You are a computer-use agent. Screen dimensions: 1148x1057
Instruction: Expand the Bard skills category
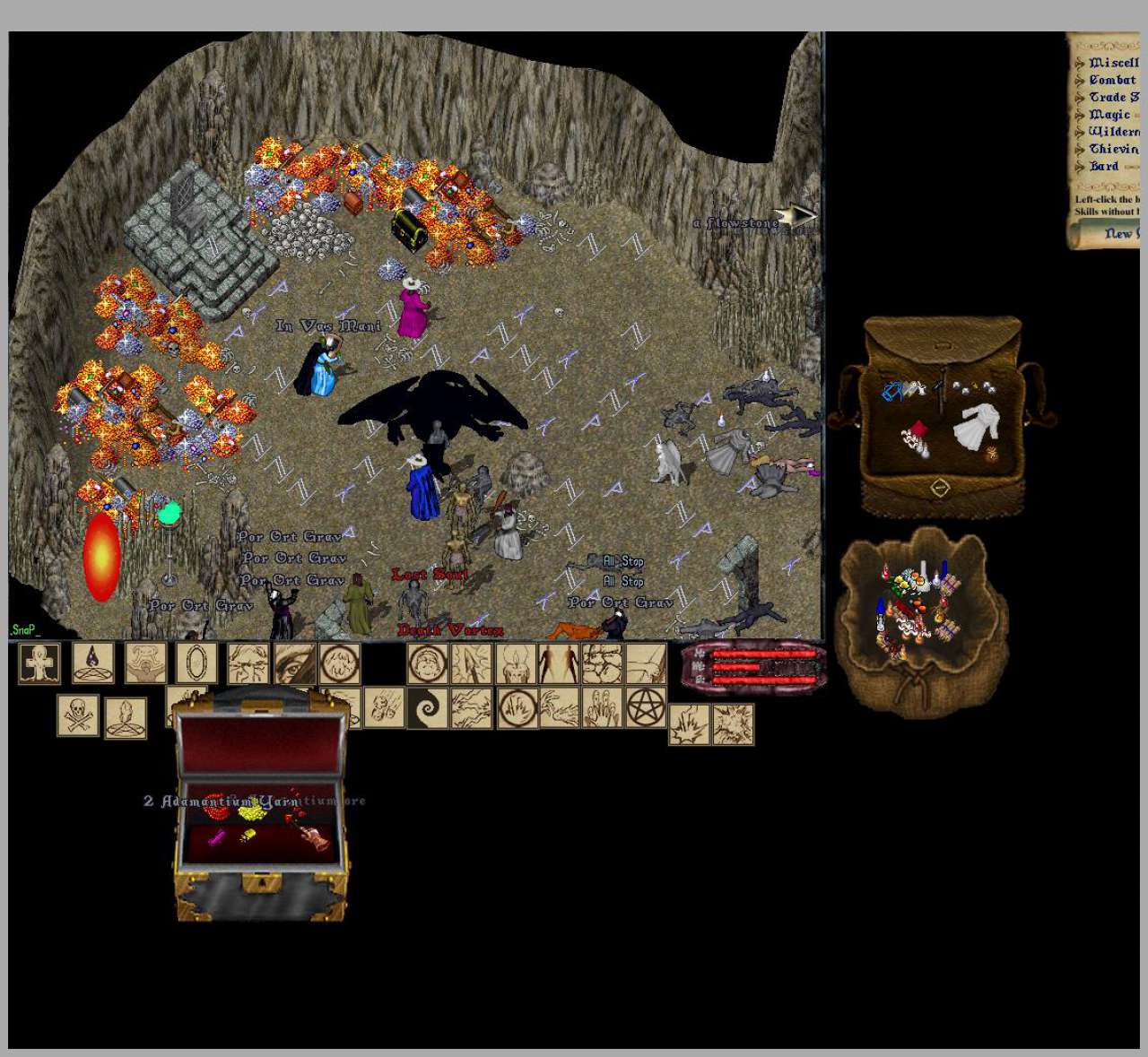pyautogui.click(x=1103, y=167)
